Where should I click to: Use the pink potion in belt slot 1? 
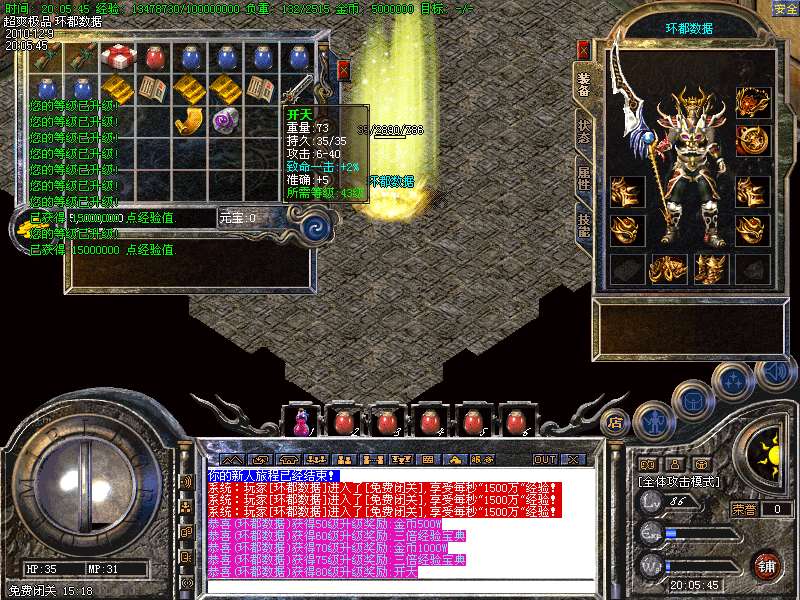point(300,422)
